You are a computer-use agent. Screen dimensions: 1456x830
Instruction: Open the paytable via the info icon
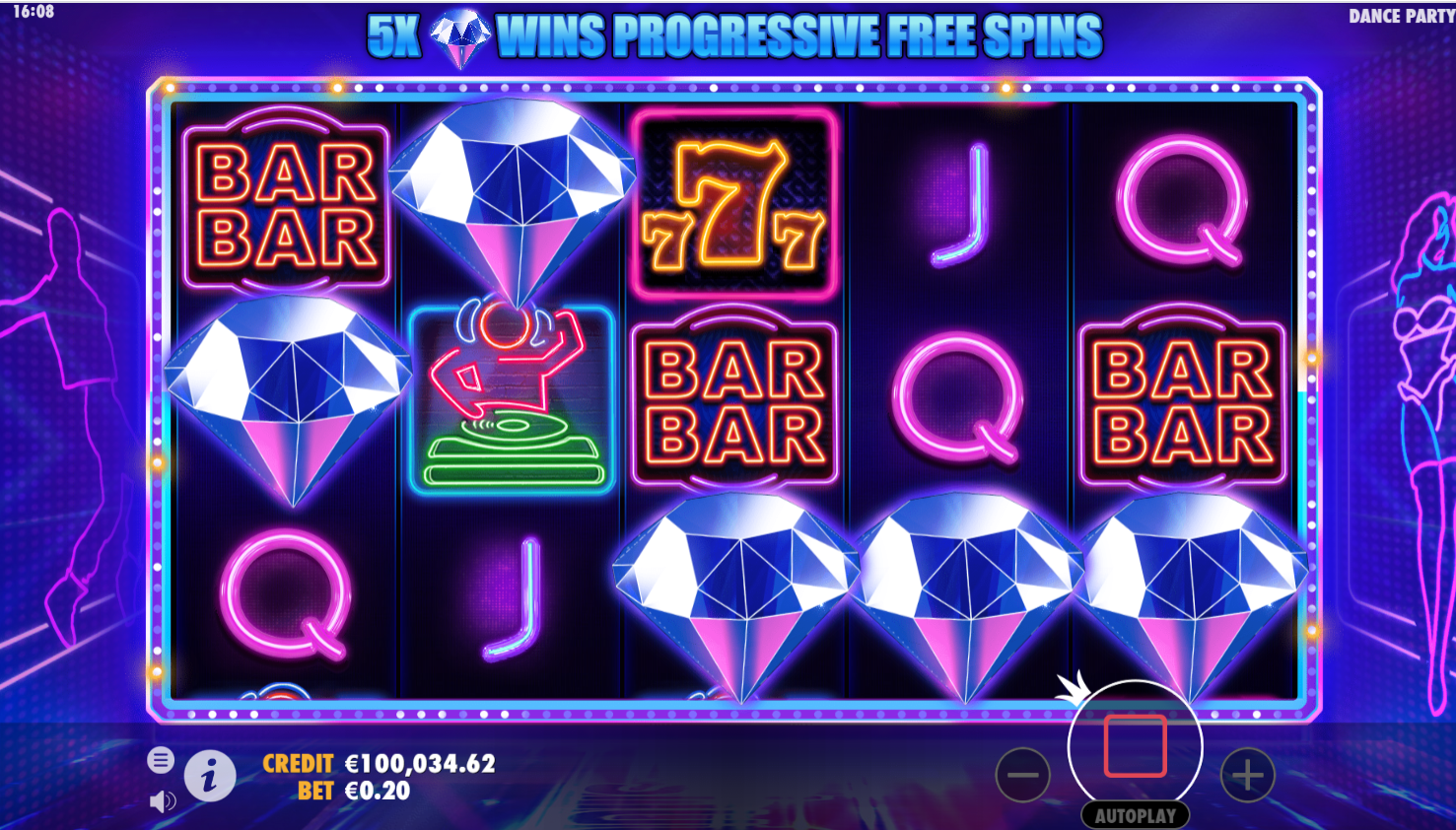210,775
